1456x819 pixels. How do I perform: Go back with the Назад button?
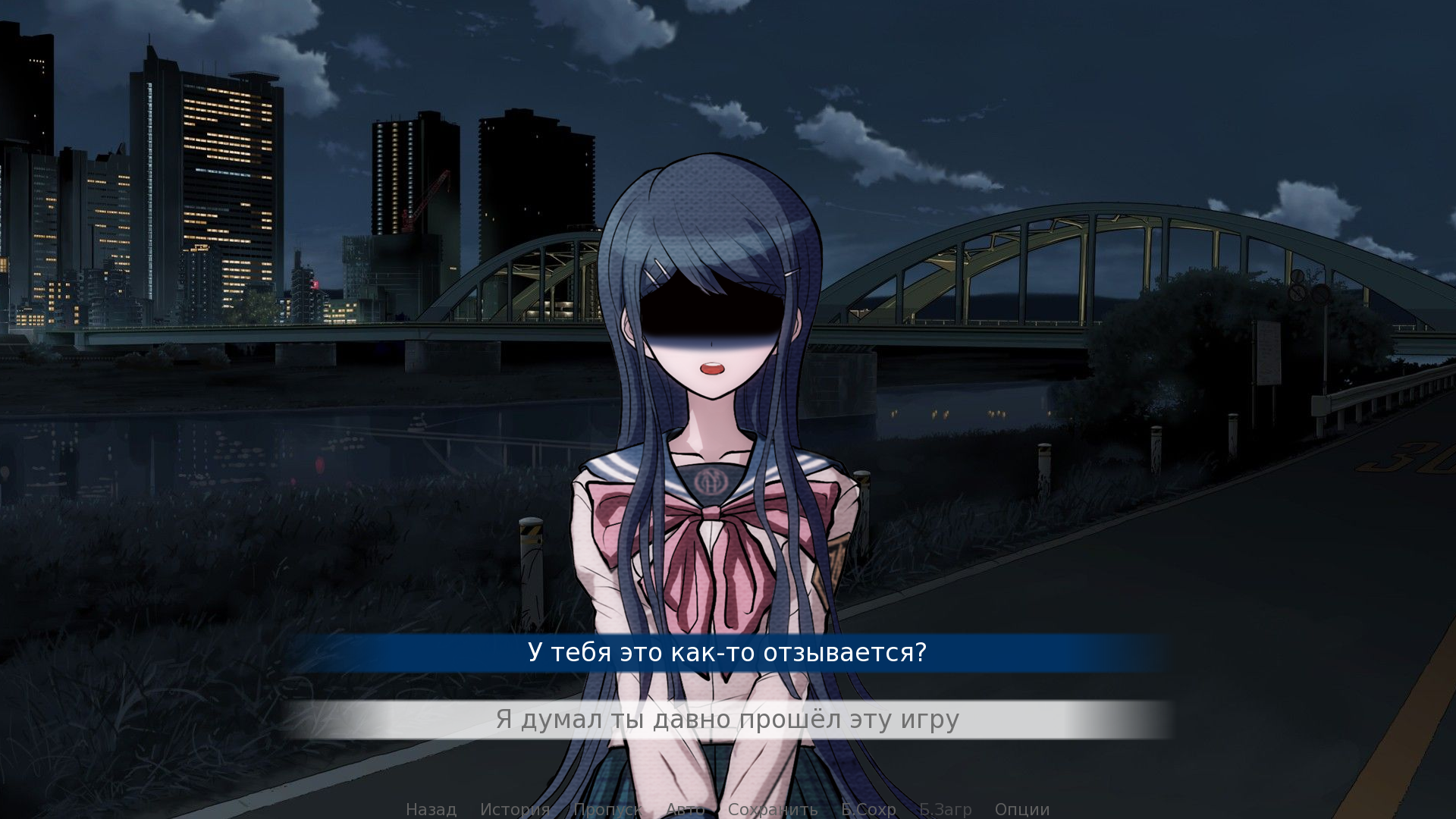click(x=431, y=809)
